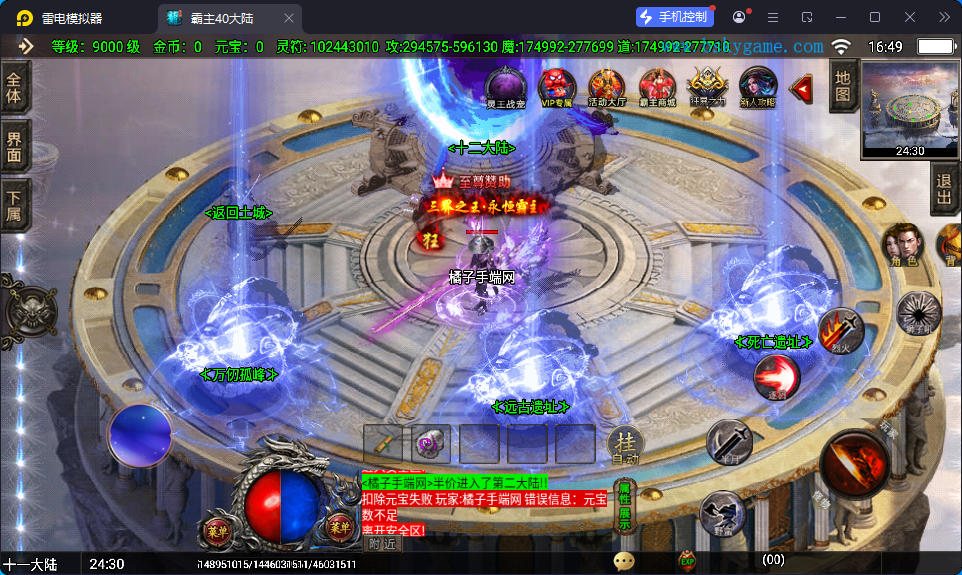
Task: Toggle 挂 auto-battle button
Action: tap(626, 445)
